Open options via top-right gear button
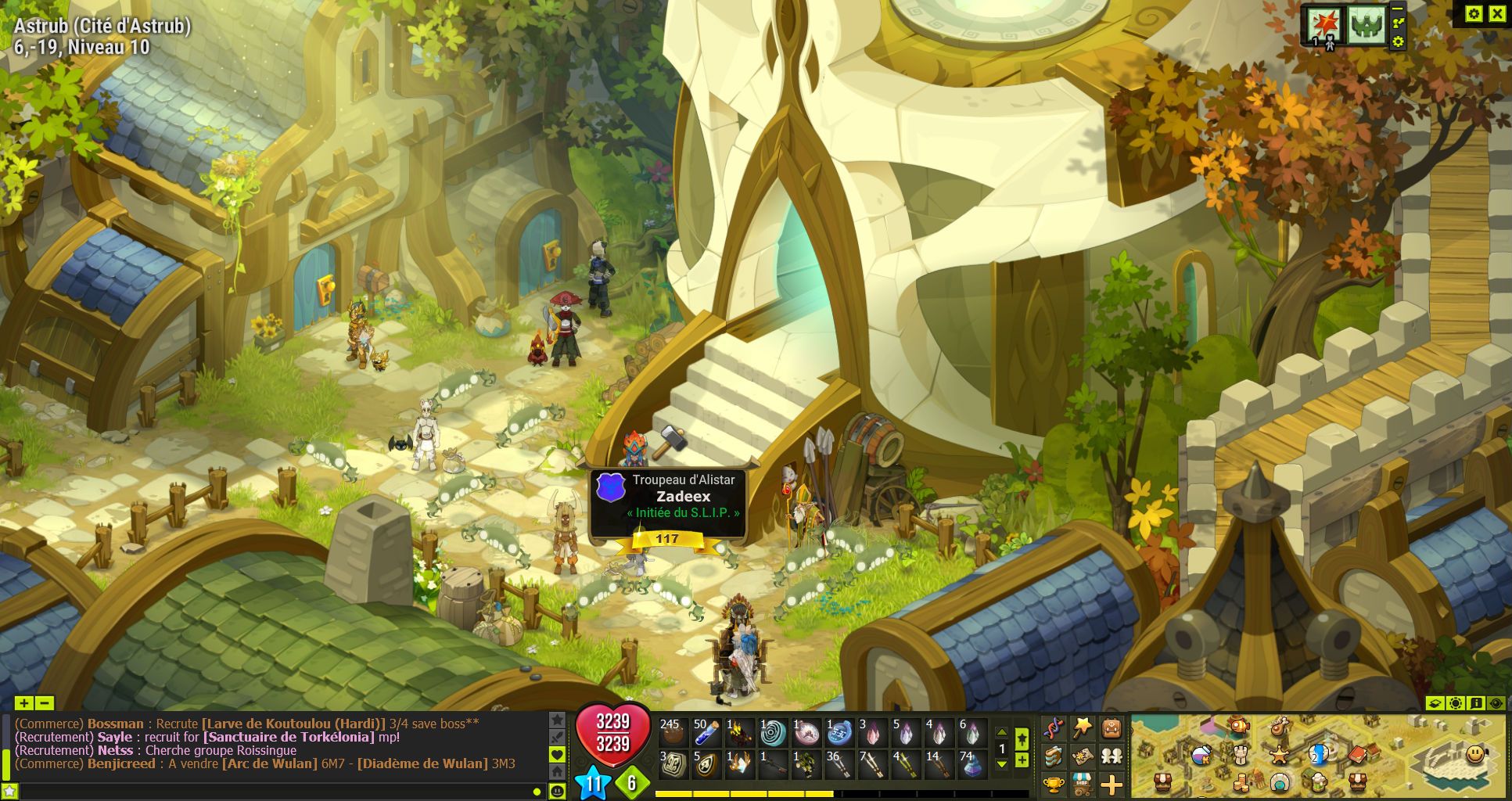Viewport: 1512px width, 801px height. tap(1474, 13)
